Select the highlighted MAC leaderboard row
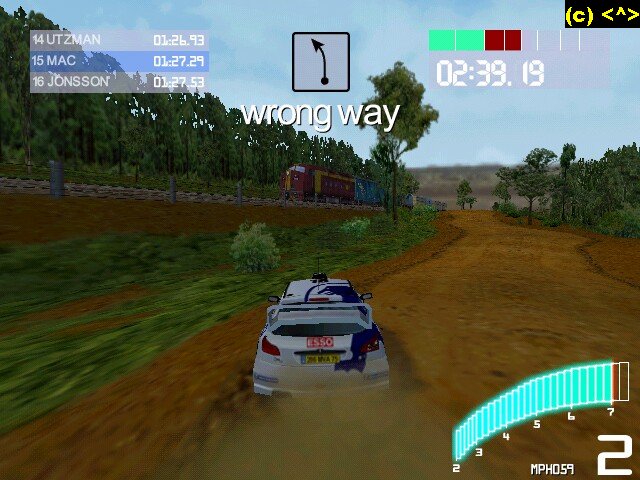640x480 pixels. tap(118, 61)
